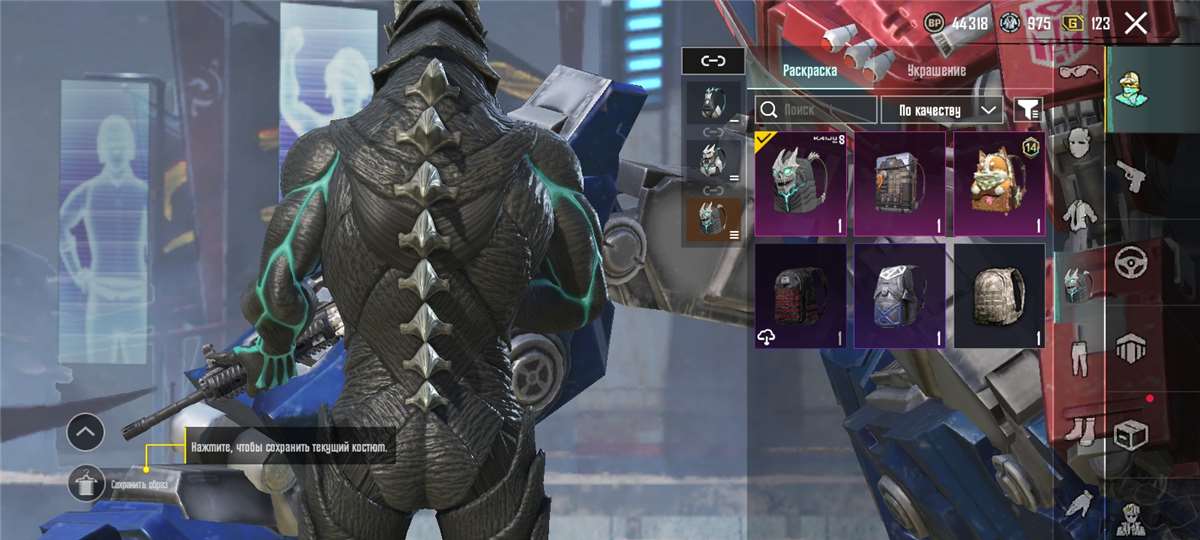1200x540 pixels.
Task: Select the equipped Kaiju monster backpack
Action: pos(801,185)
